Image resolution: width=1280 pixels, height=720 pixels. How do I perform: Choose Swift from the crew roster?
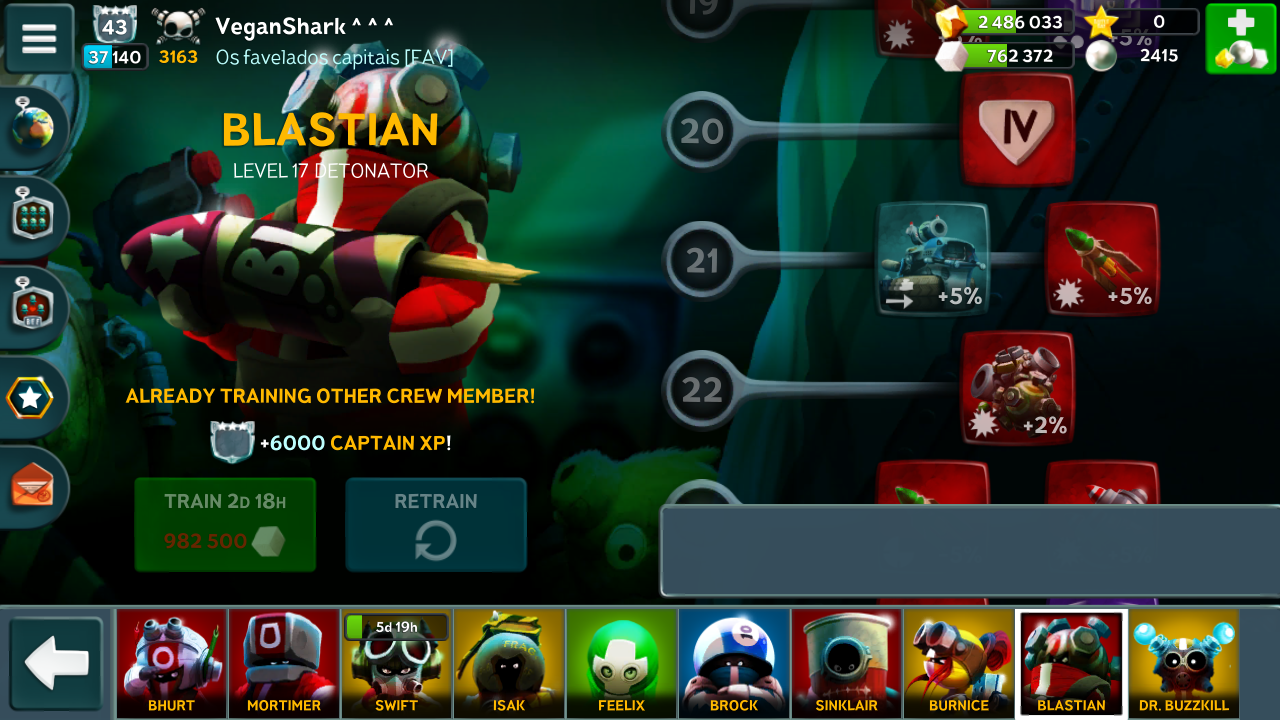[x=396, y=663]
